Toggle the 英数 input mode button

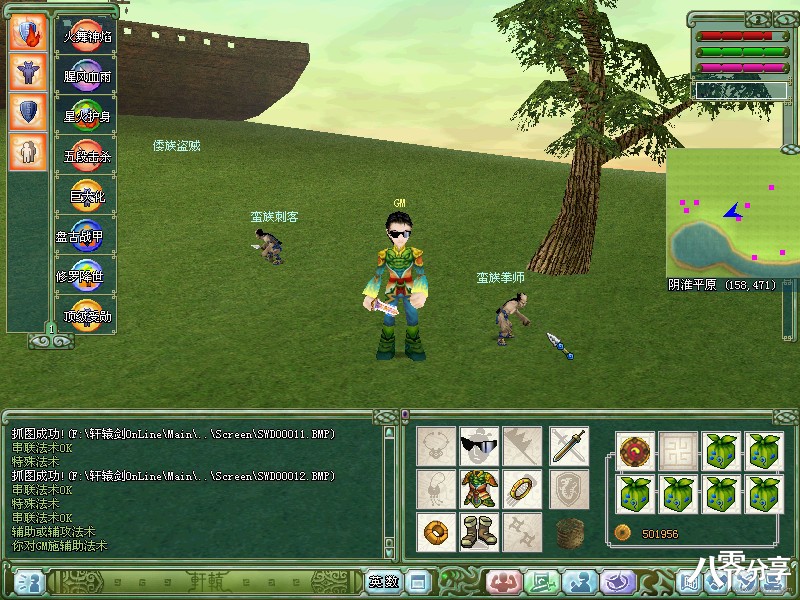point(383,581)
